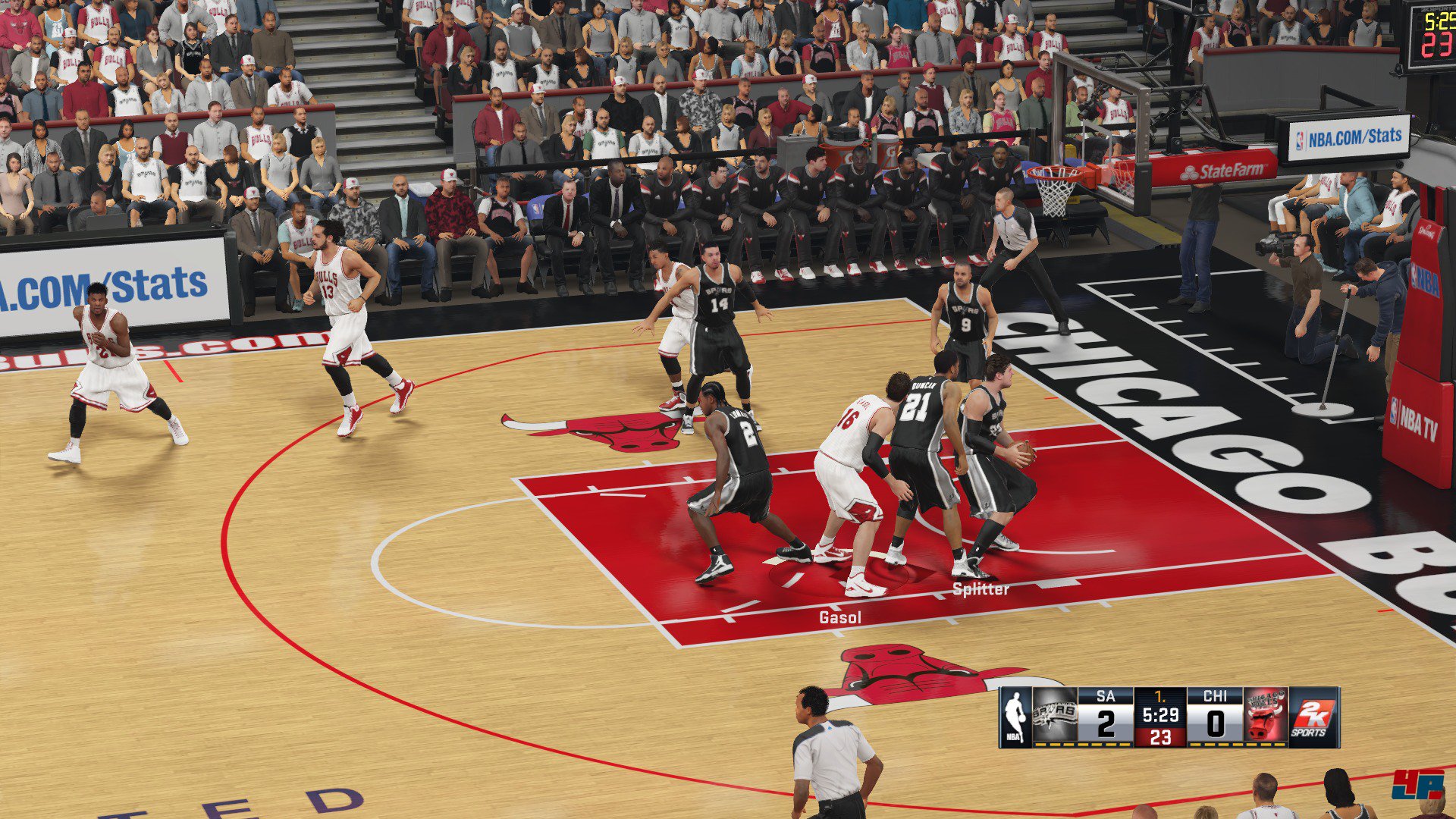Select the Gasol player name label

pyautogui.click(x=840, y=618)
